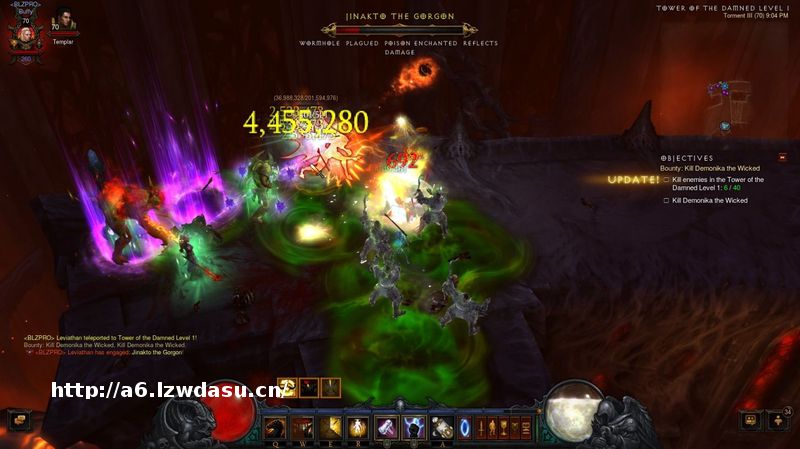Activate the hammer skill slot

[x=386, y=428]
